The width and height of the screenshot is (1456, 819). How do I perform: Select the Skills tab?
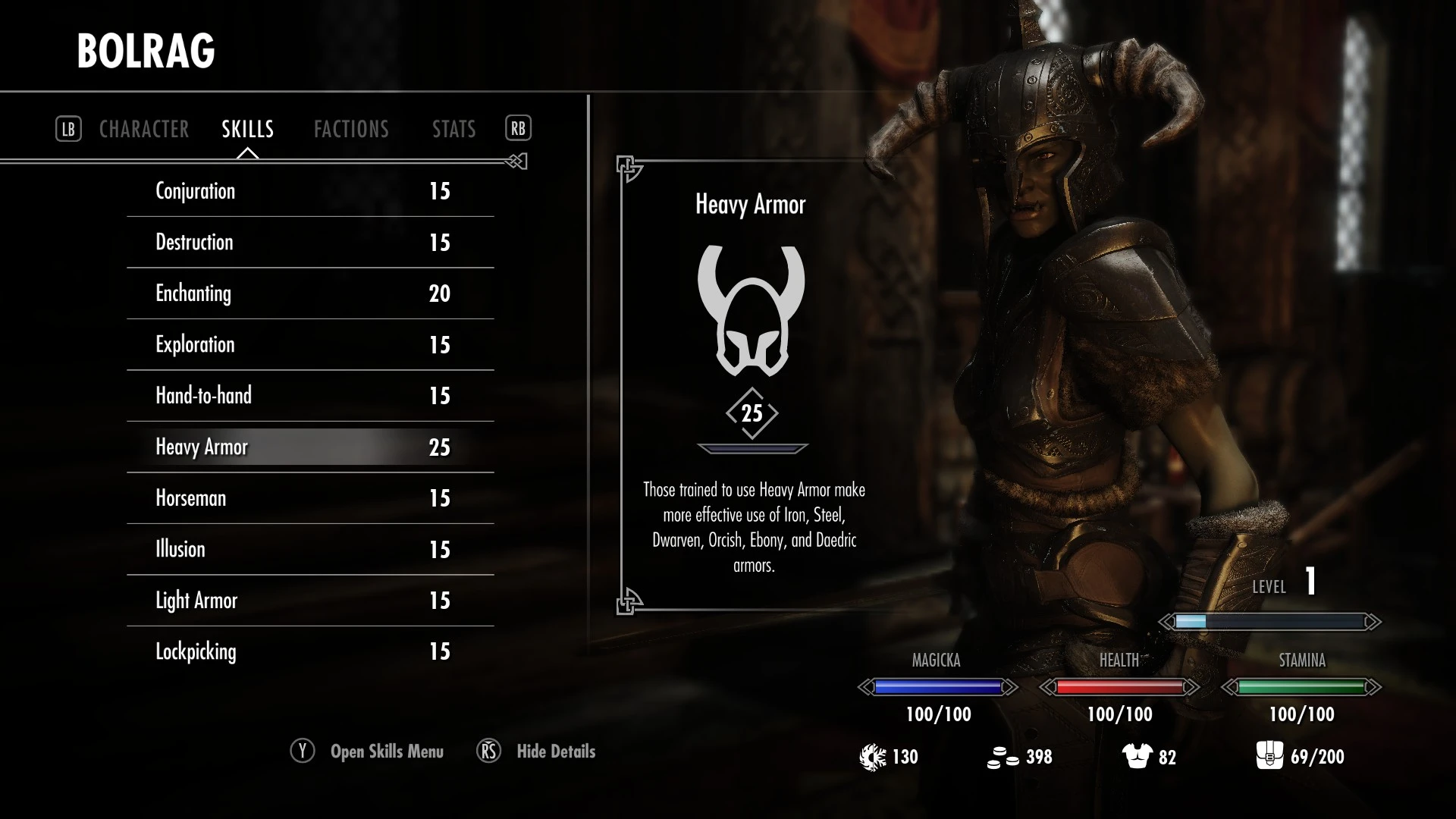point(247,129)
